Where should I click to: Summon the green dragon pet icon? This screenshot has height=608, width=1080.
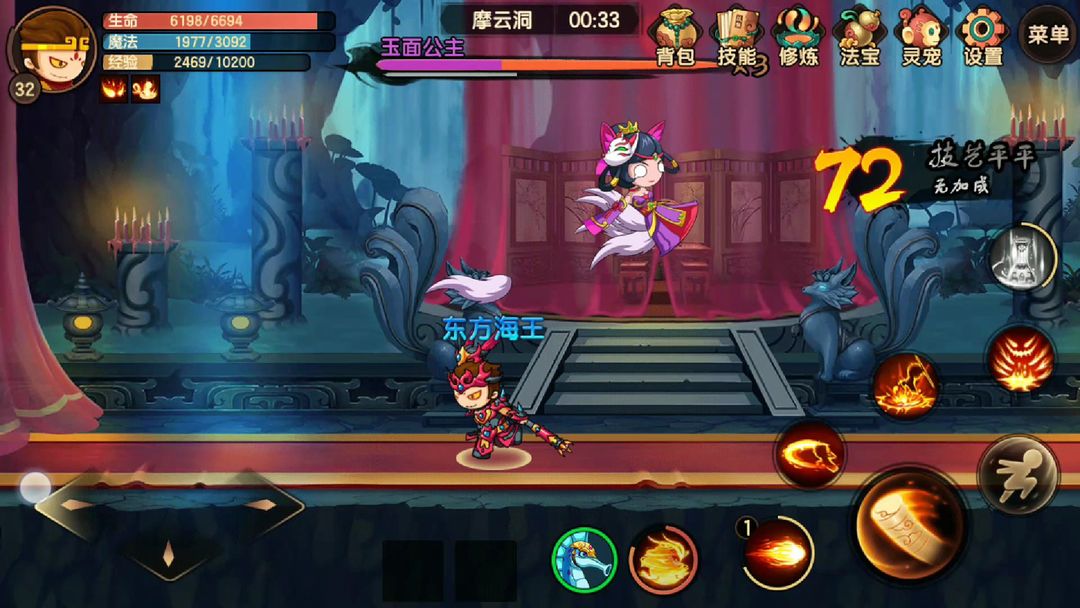584,560
